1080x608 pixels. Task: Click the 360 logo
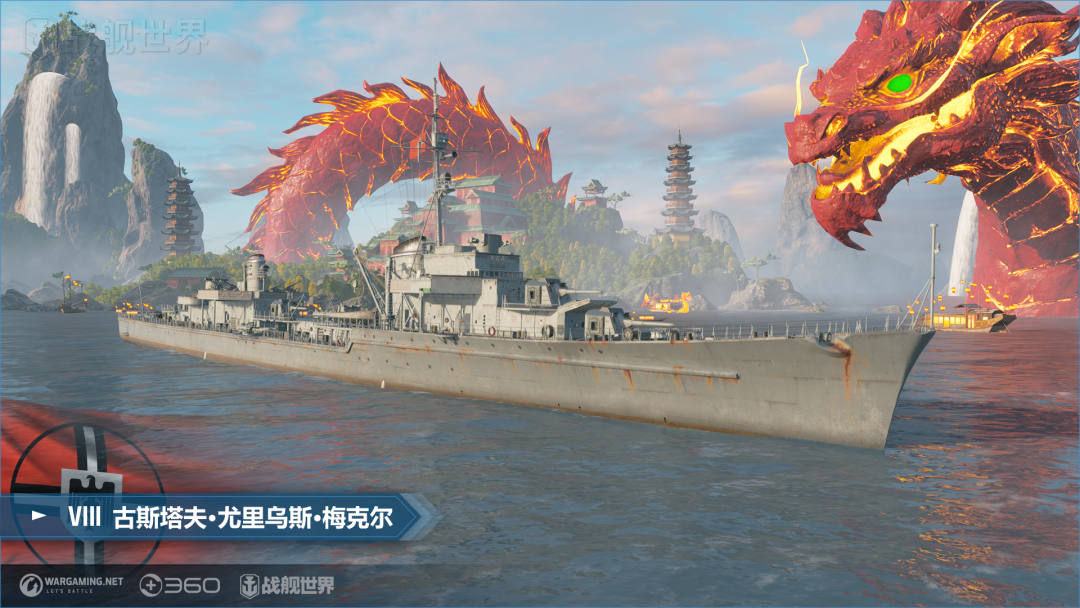tap(179, 585)
